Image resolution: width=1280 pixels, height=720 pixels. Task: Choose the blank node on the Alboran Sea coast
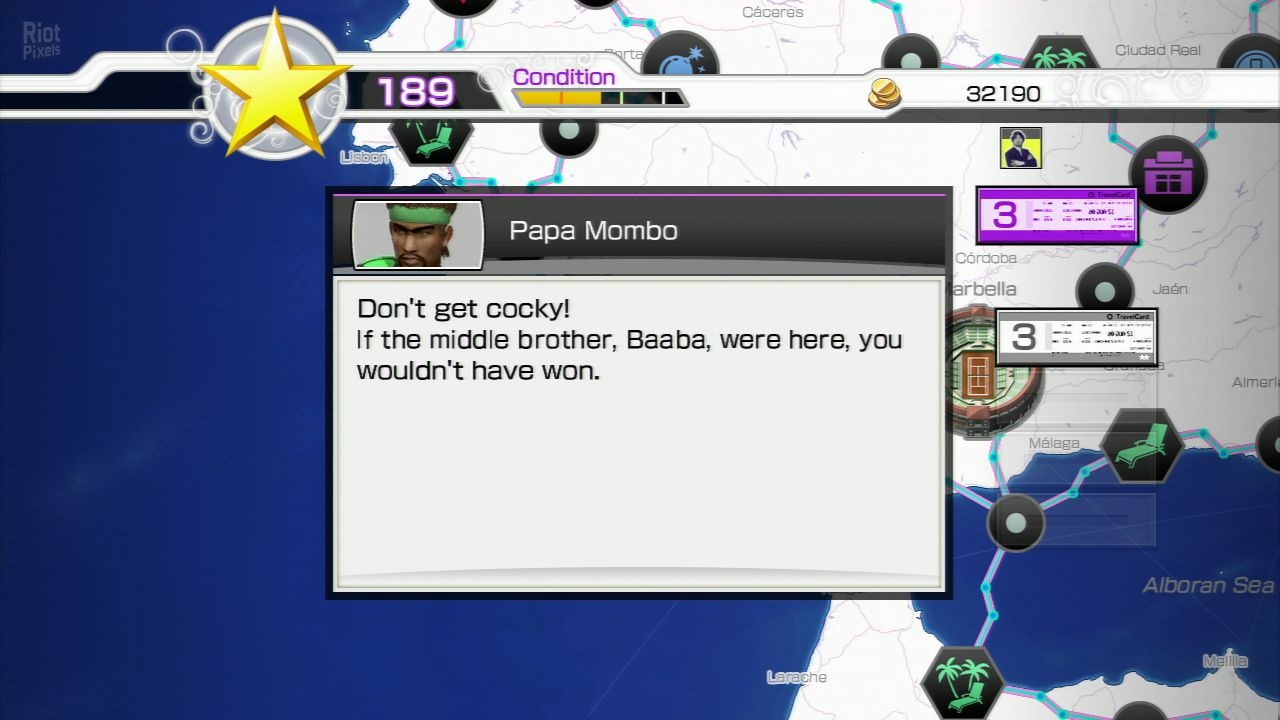pyautogui.click(x=1016, y=522)
